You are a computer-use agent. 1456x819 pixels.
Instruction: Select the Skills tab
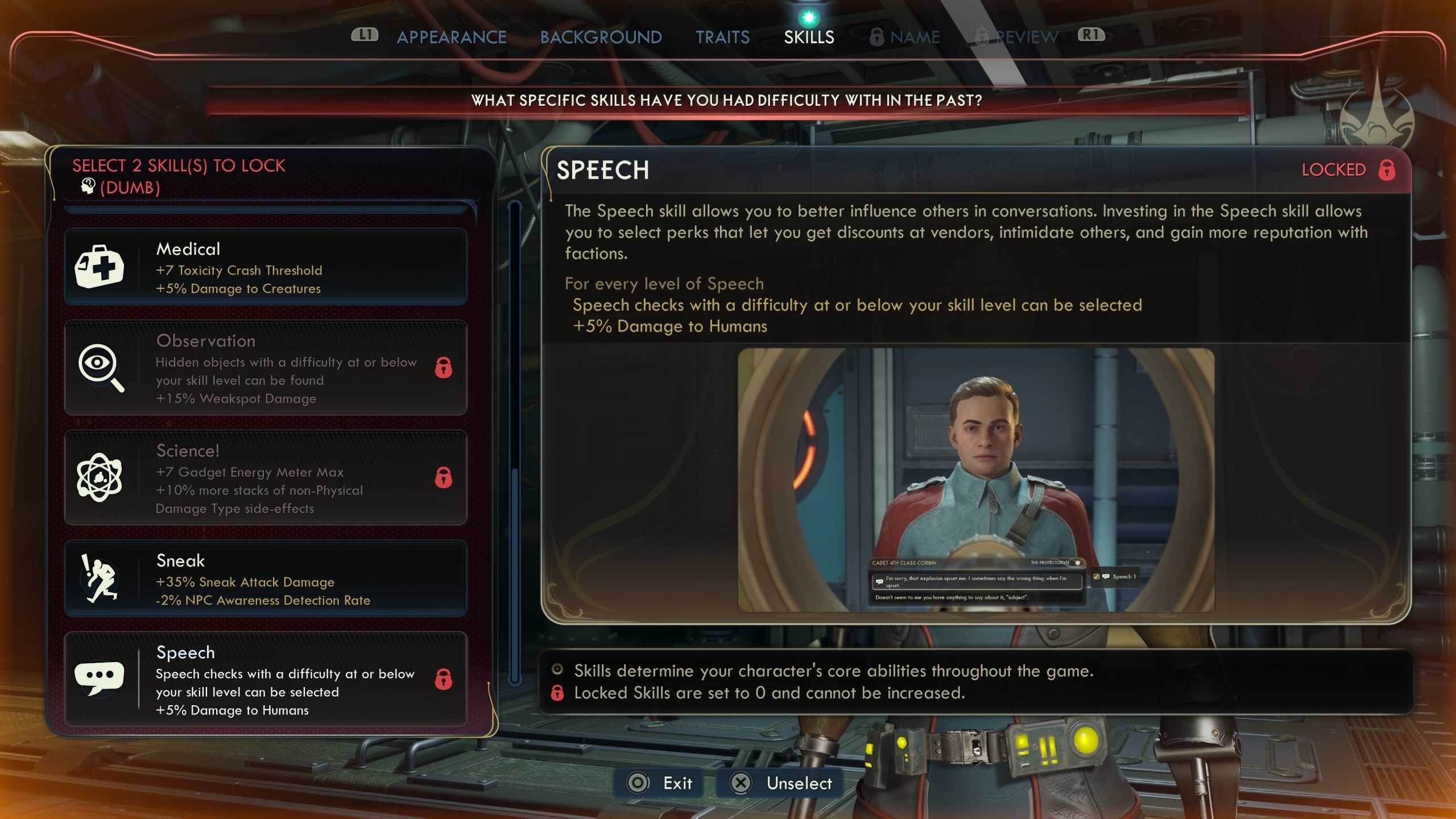click(809, 37)
